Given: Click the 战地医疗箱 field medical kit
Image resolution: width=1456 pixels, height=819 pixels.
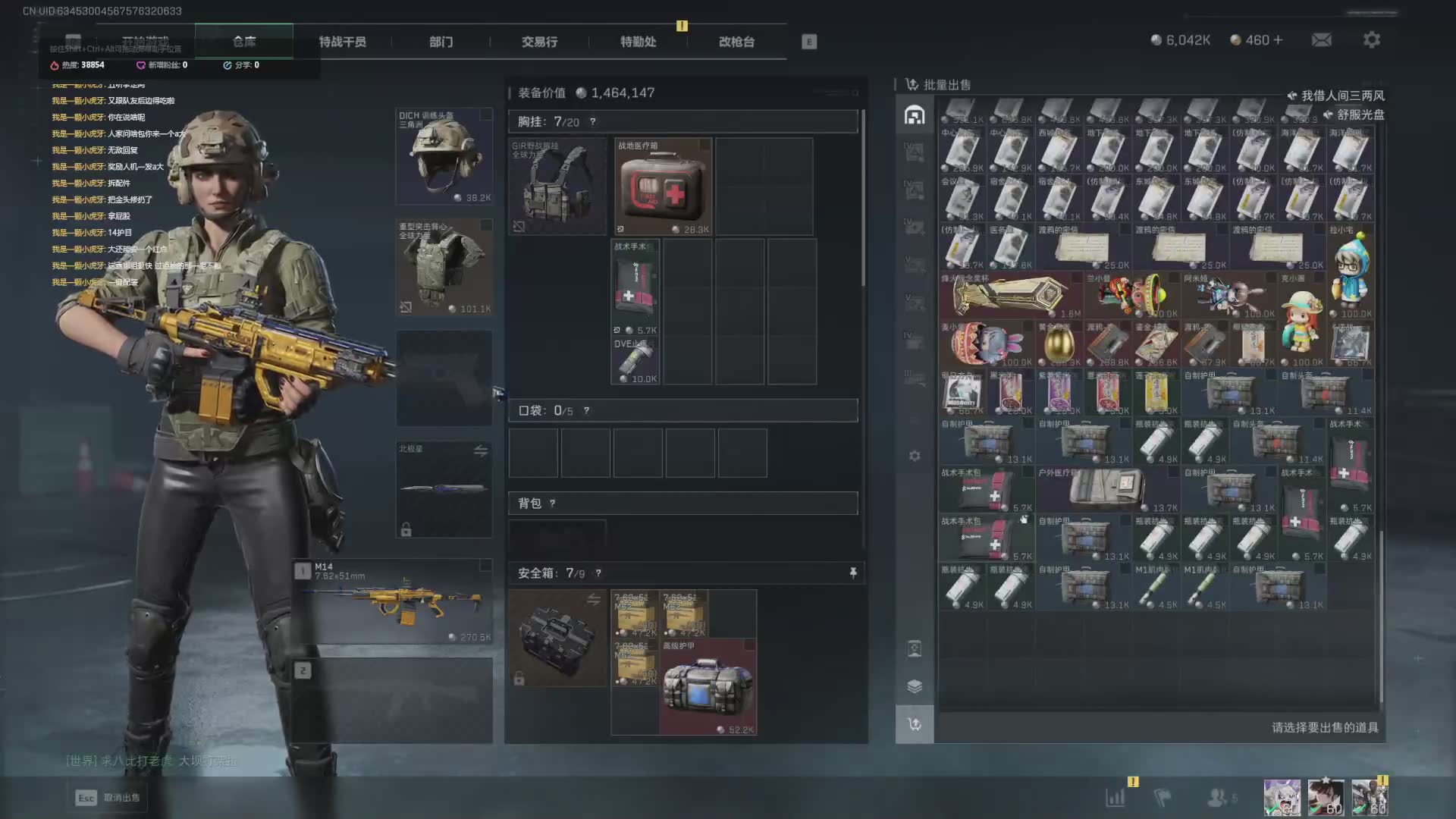Looking at the screenshot, I should click(663, 187).
